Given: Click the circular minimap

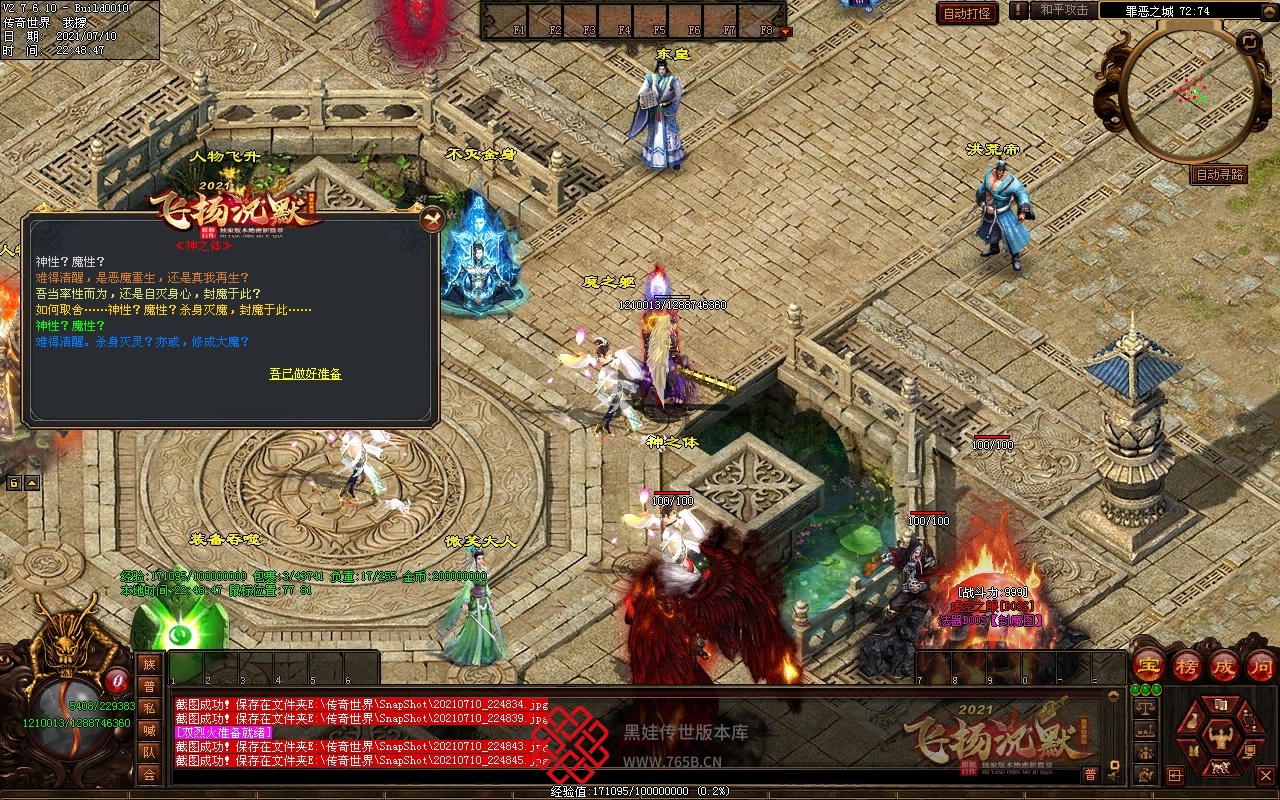Looking at the screenshot, I should [1188, 95].
